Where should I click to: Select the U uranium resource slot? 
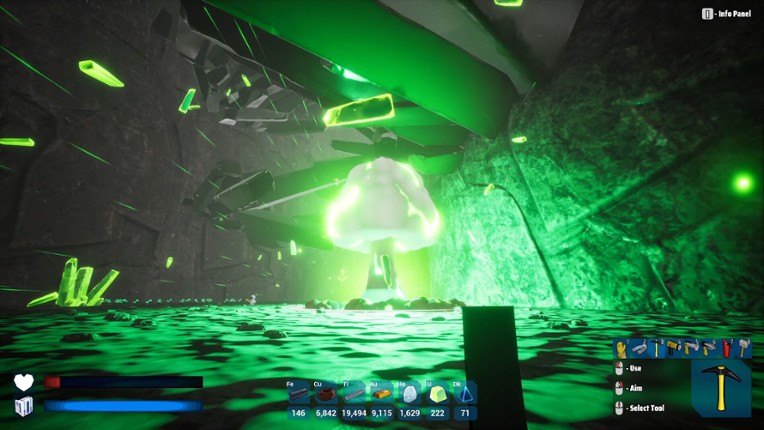coord(437,395)
